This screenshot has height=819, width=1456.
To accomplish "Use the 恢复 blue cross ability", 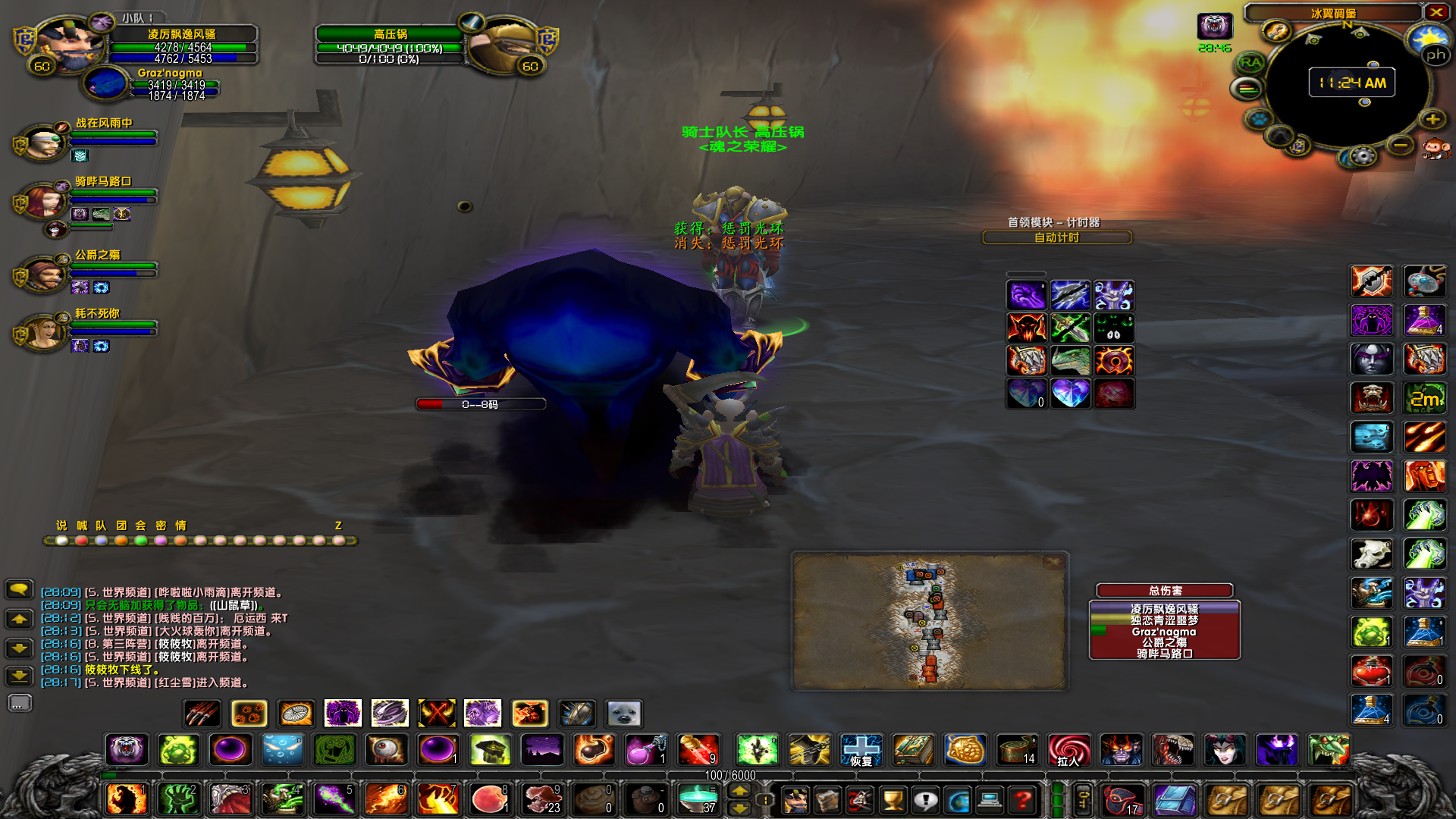I will click(x=861, y=751).
